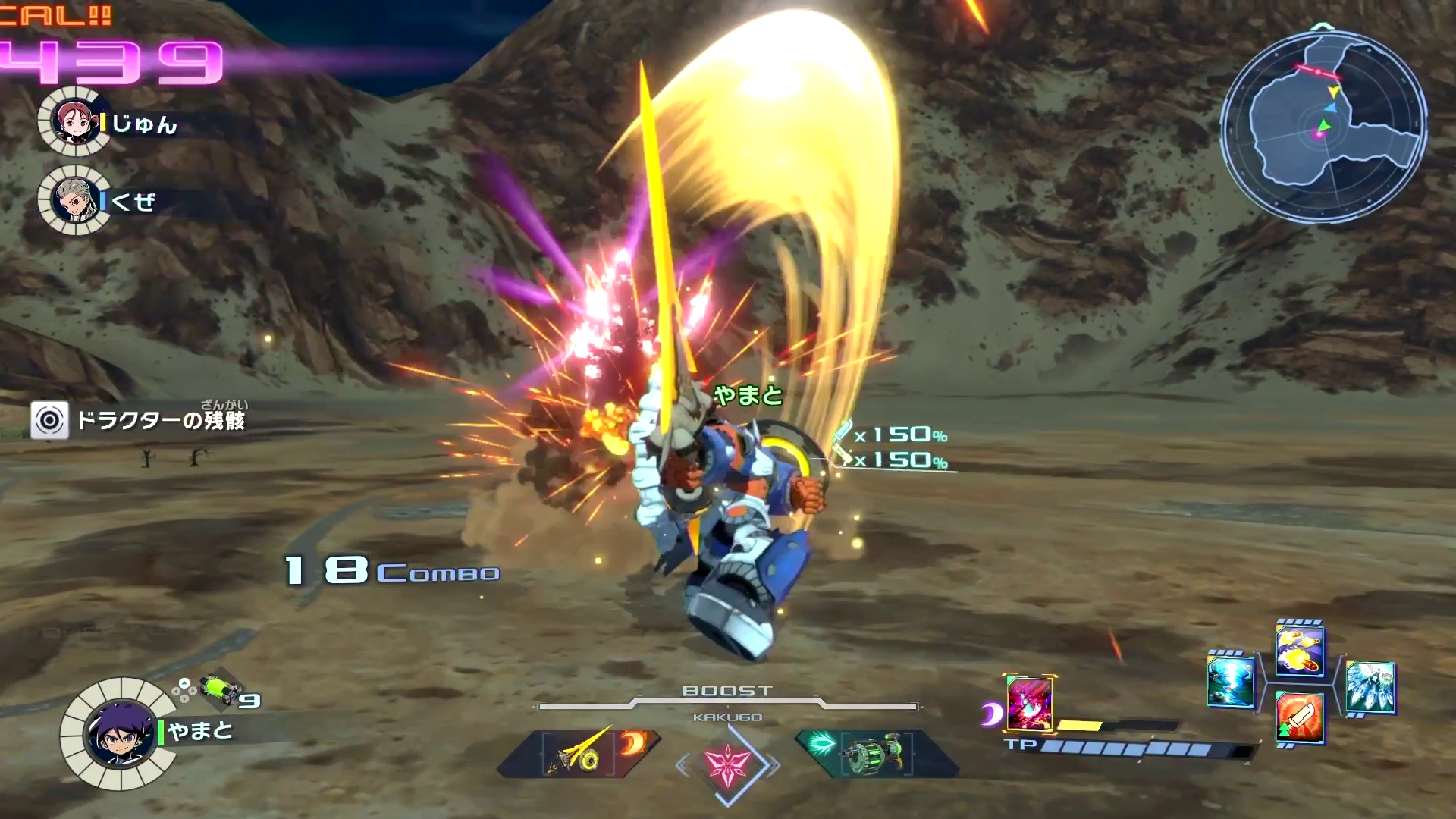Viewport: 1456px width, 819px height.
Task: Use the ice crystal wings skill
Action: coord(1370,687)
